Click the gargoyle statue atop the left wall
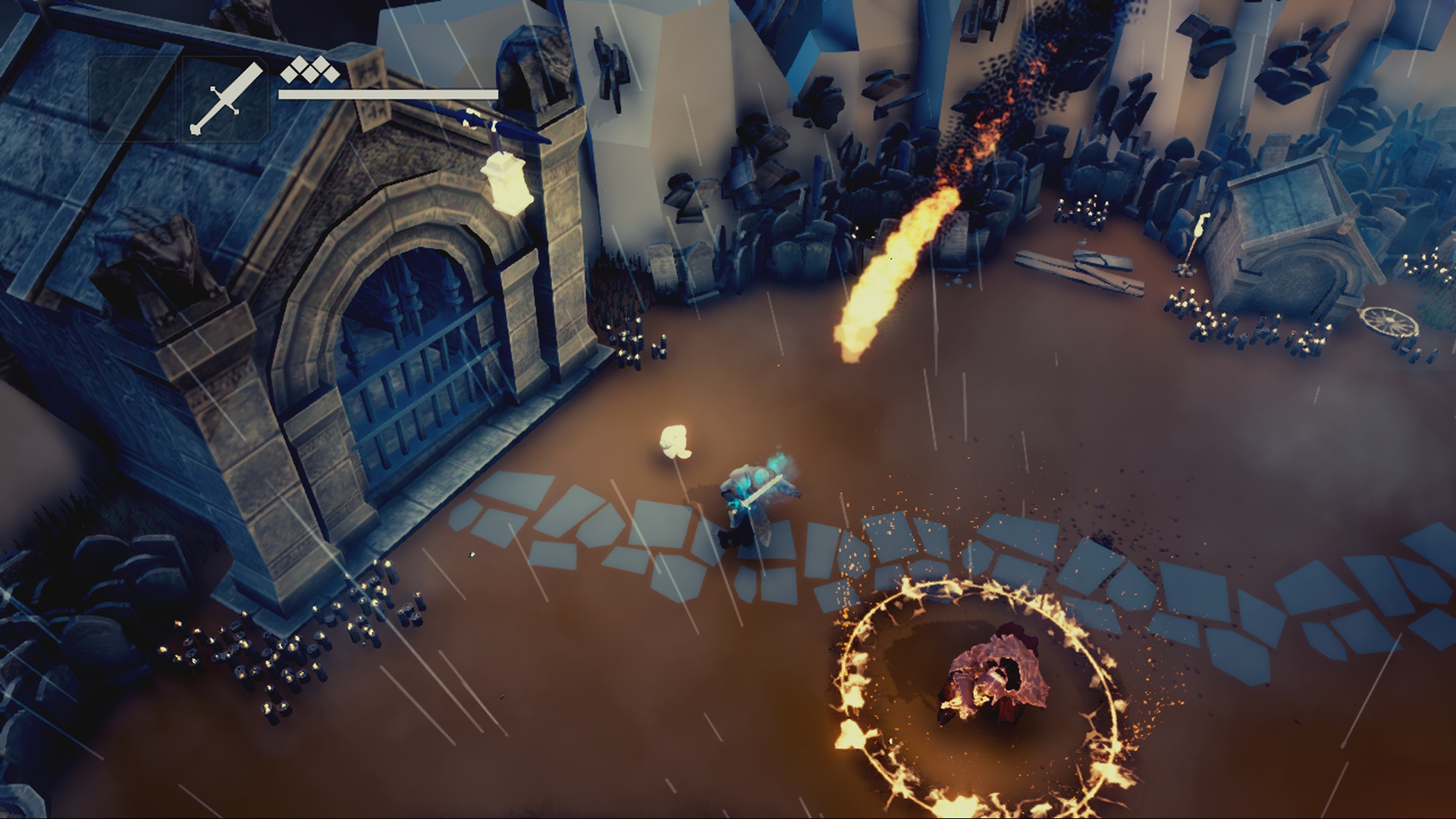Image resolution: width=1456 pixels, height=819 pixels. coord(171,250)
